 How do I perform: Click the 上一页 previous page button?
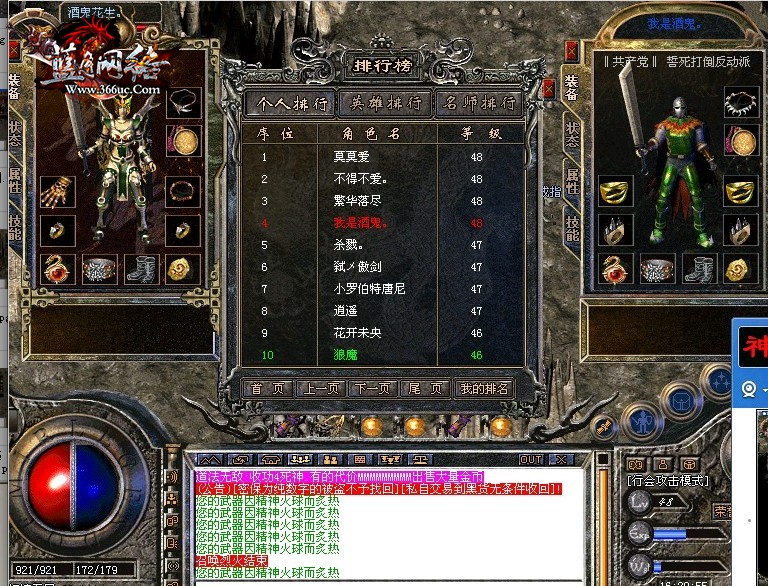click(321, 389)
